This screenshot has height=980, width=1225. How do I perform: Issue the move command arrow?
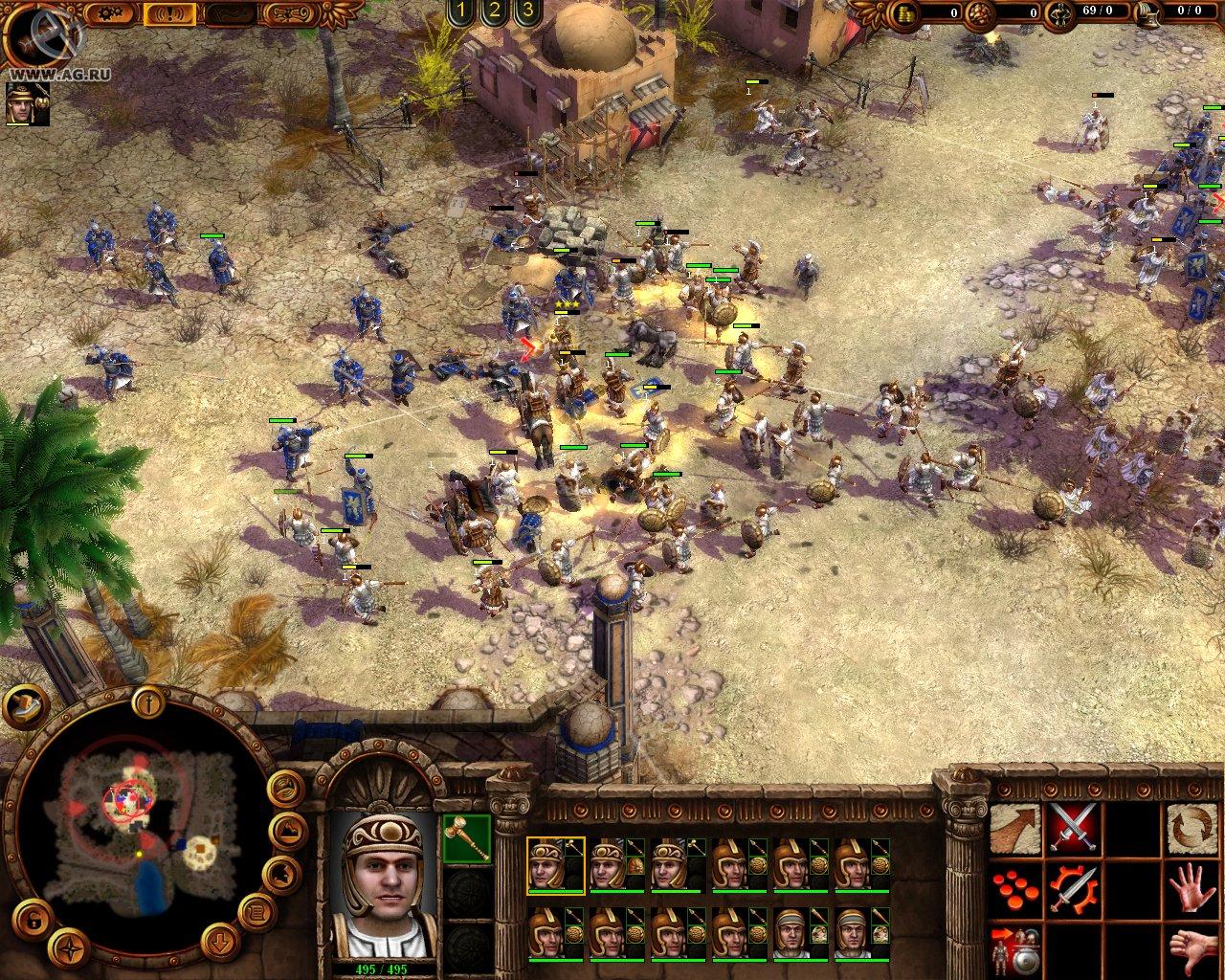[1014, 829]
